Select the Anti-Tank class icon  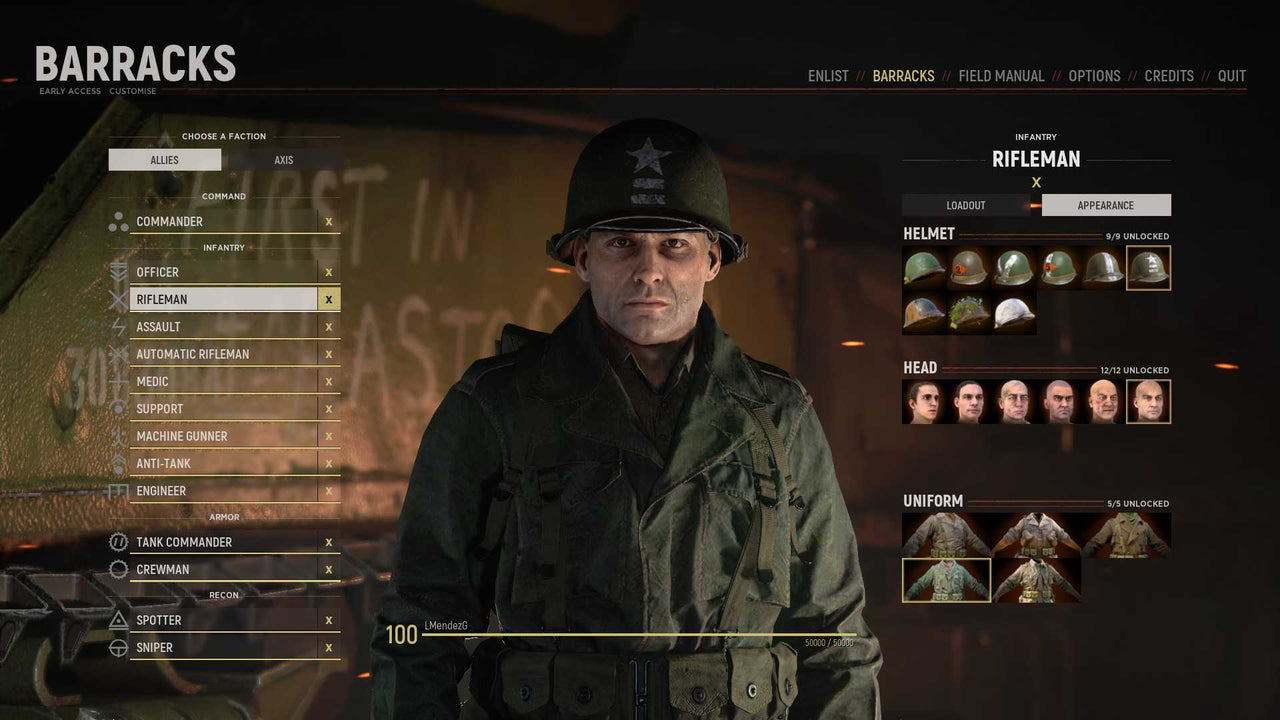[120, 463]
